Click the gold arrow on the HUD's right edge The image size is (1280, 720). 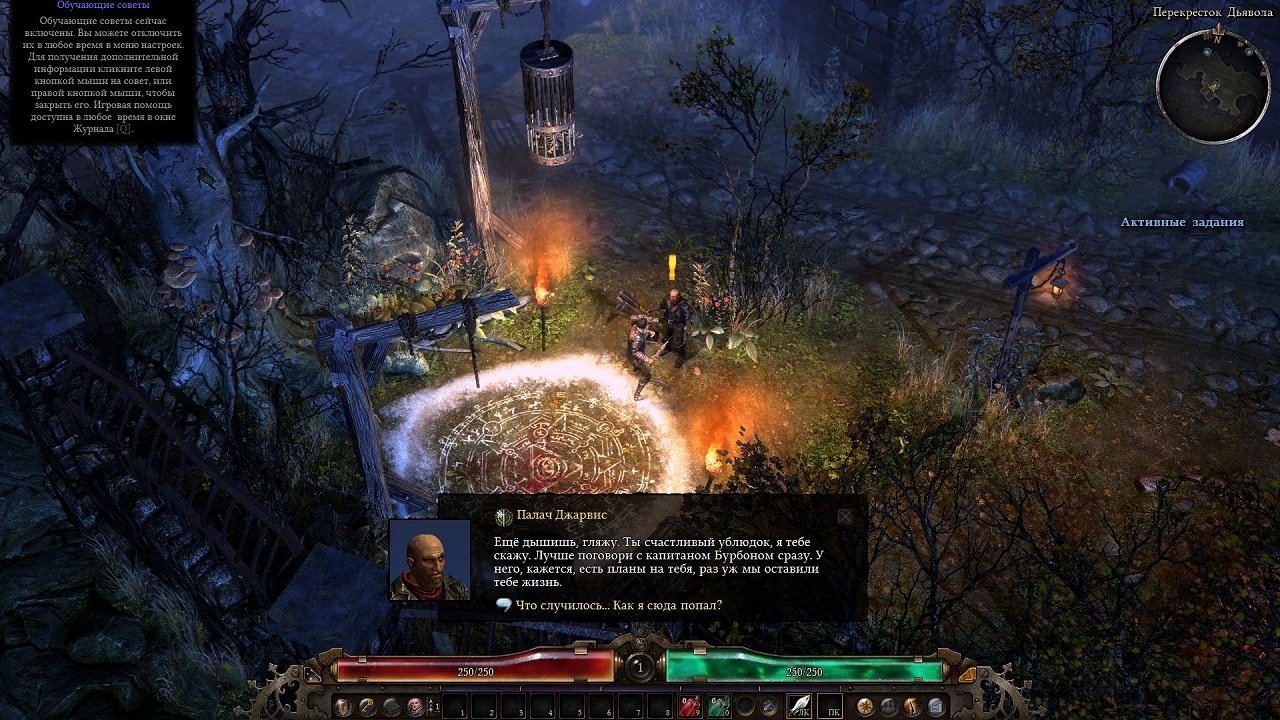tap(969, 674)
